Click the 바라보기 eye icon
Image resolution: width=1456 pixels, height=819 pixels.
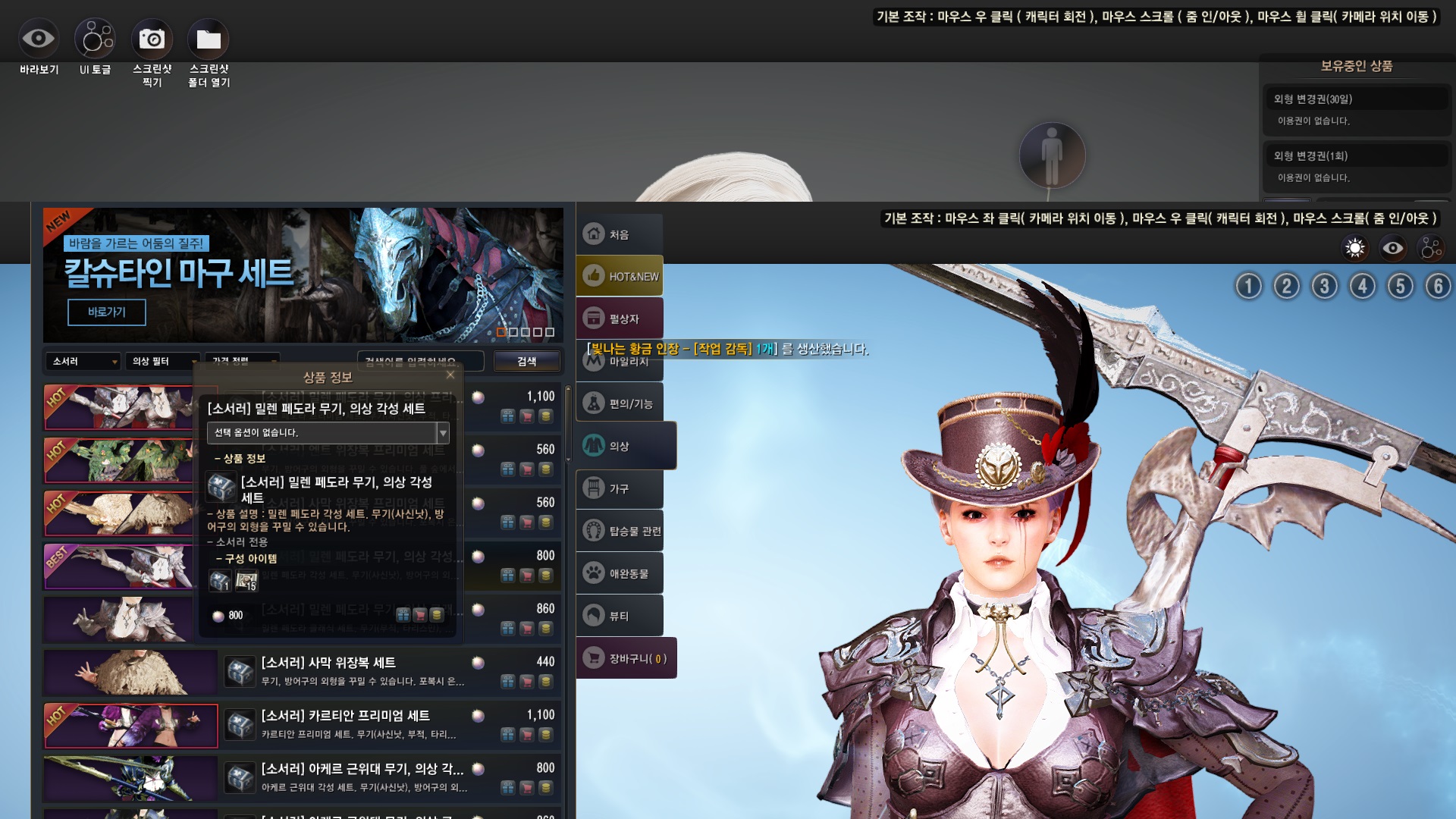[x=38, y=39]
